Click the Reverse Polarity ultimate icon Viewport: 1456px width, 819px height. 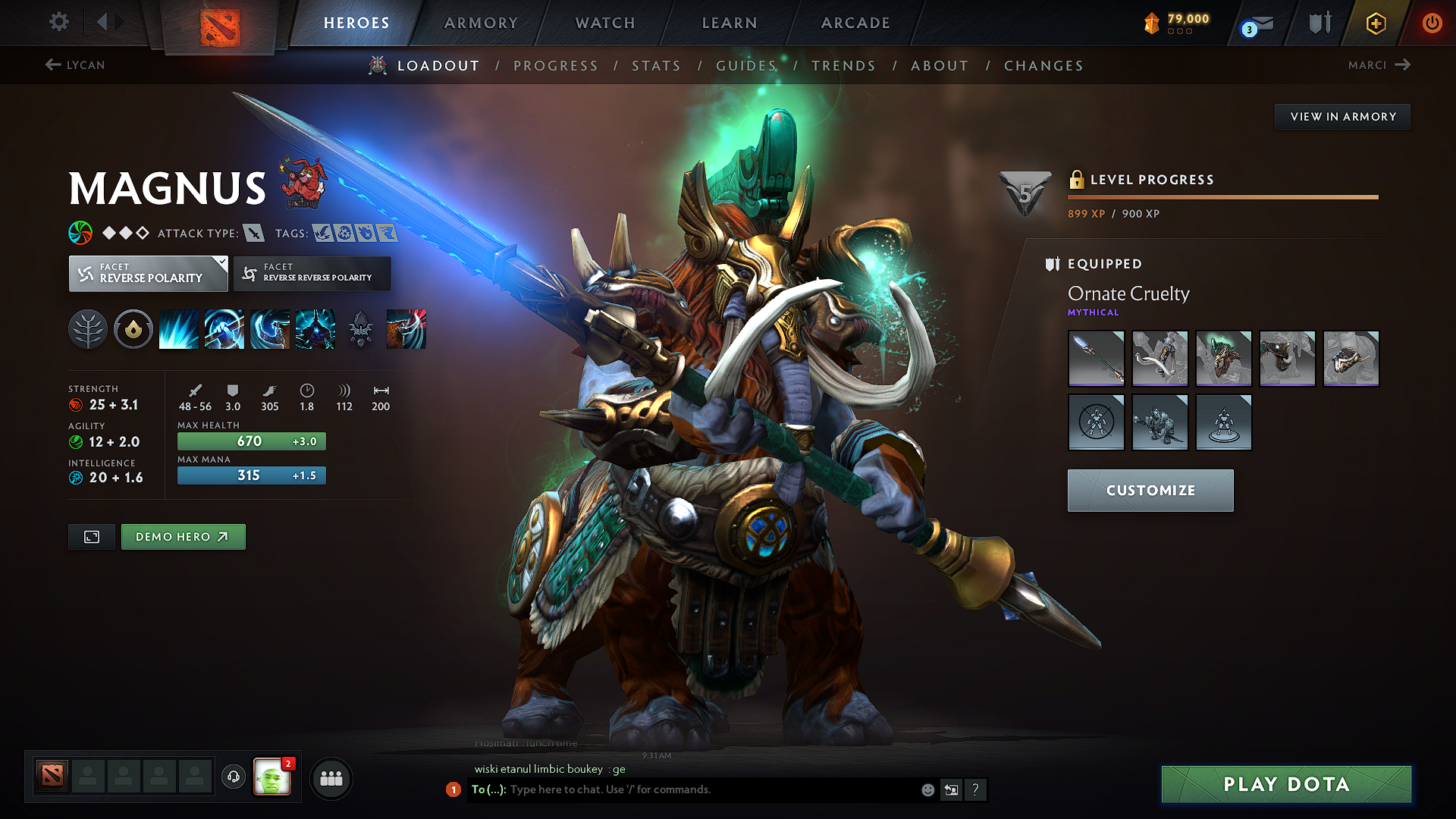pos(315,328)
